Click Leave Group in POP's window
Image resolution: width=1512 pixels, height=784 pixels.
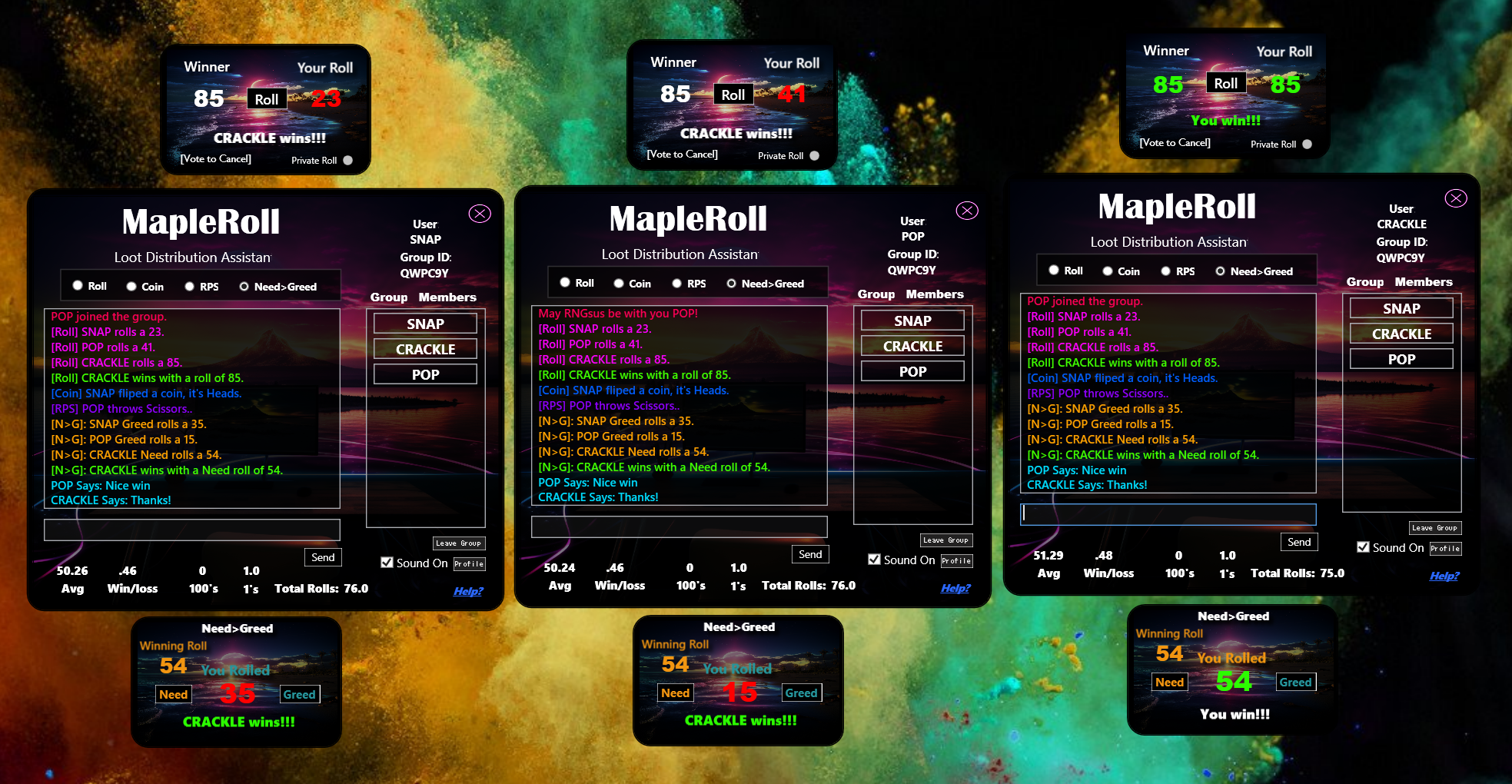coord(946,540)
